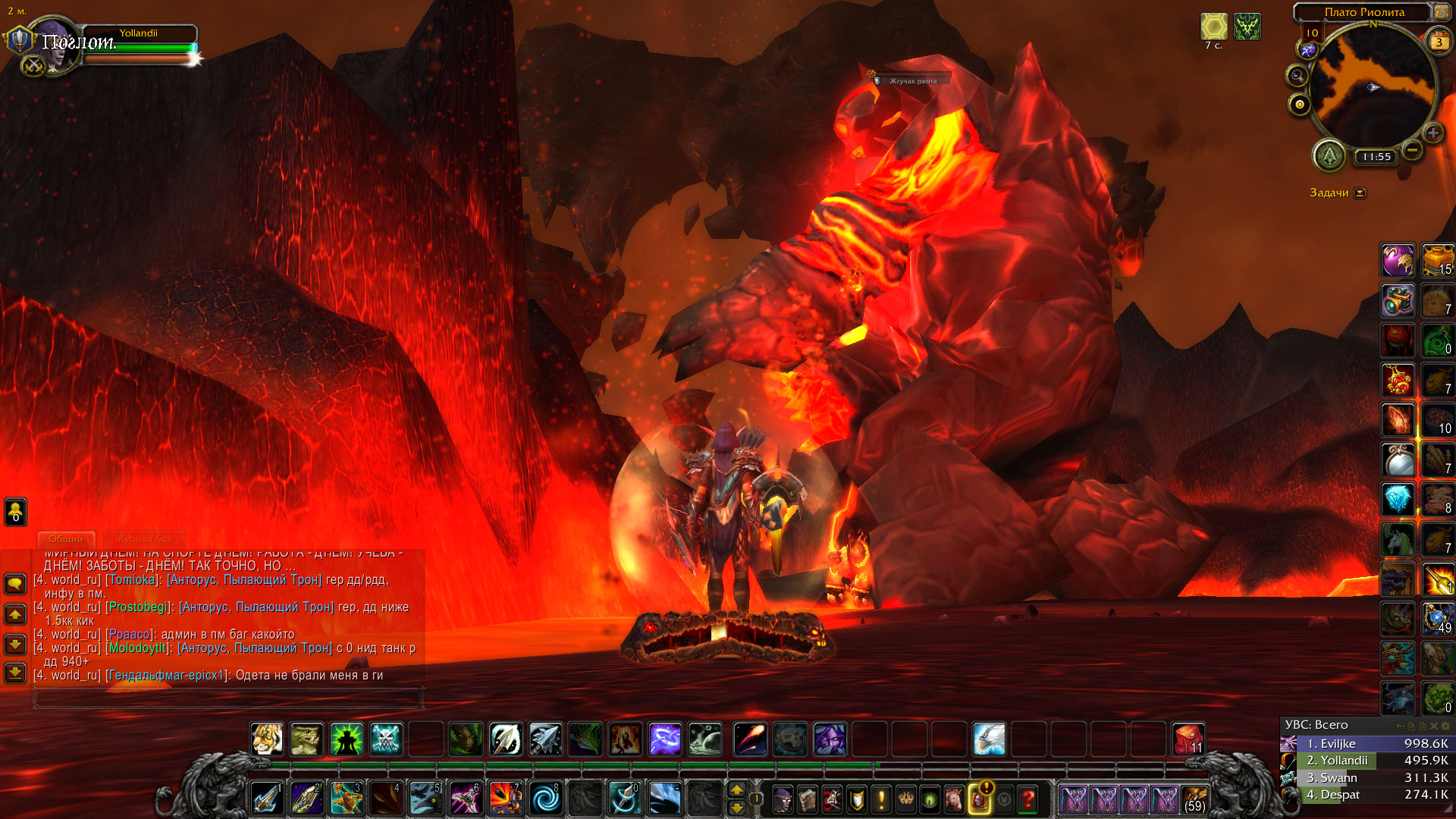The width and height of the screenshot is (1456, 819).
Task: Open the backpack bag showing (59)
Action: point(1194,799)
